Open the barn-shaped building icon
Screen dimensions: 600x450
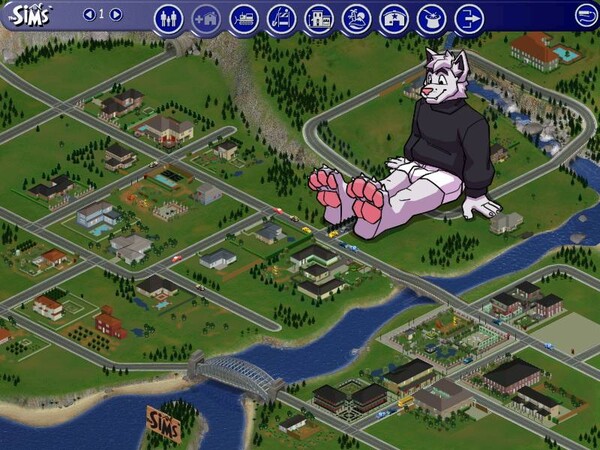click(x=394, y=18)
